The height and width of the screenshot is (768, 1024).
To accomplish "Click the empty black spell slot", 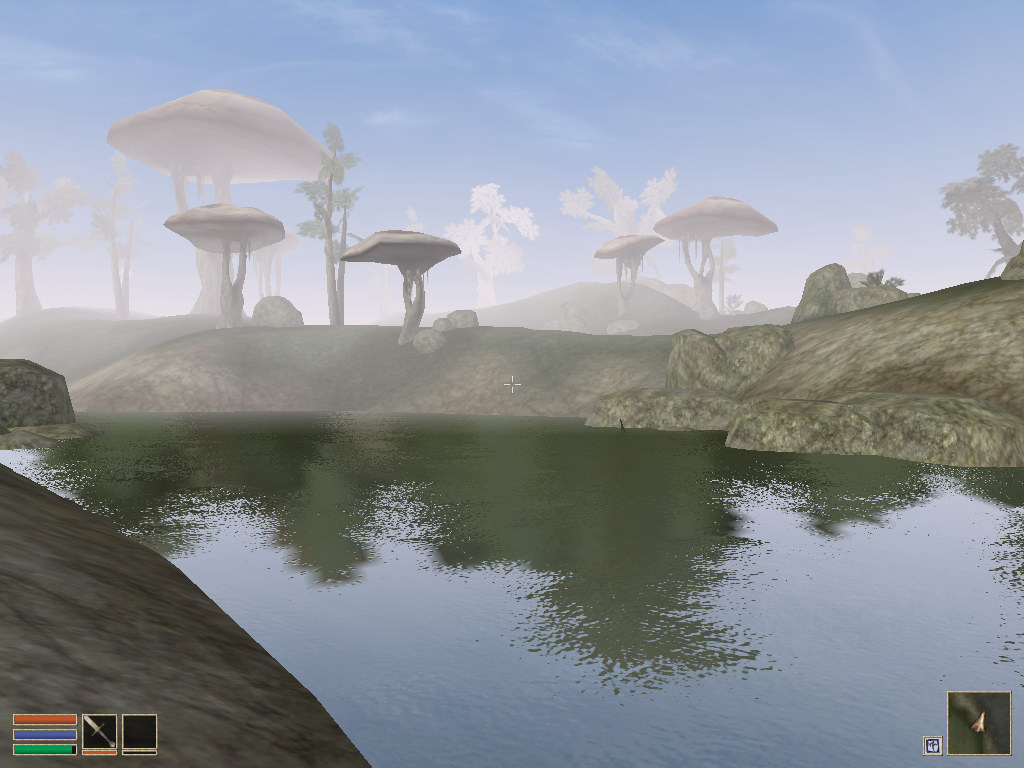I will click(x=140, y=732).
